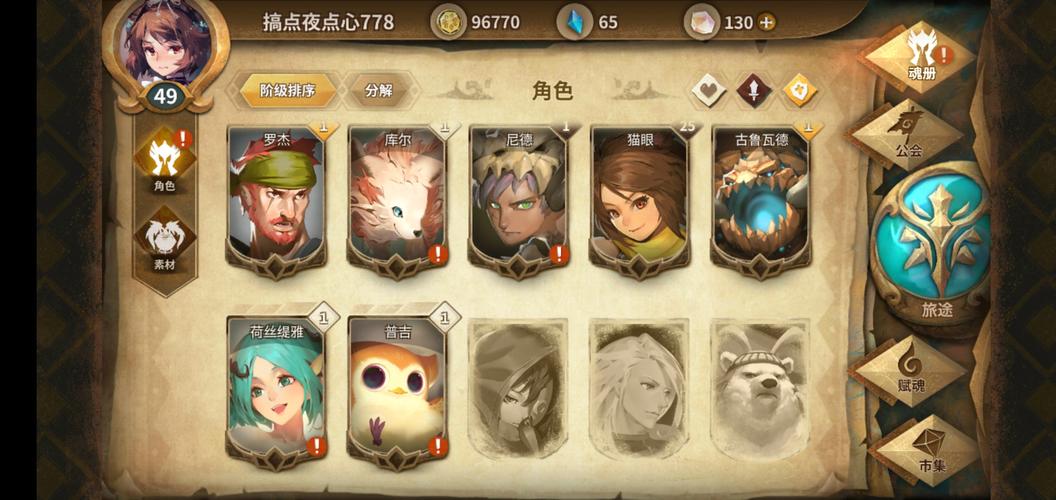1056x500 pixels.
Task: Open the 分解 decompose option
Action: [x=379, y=90]
